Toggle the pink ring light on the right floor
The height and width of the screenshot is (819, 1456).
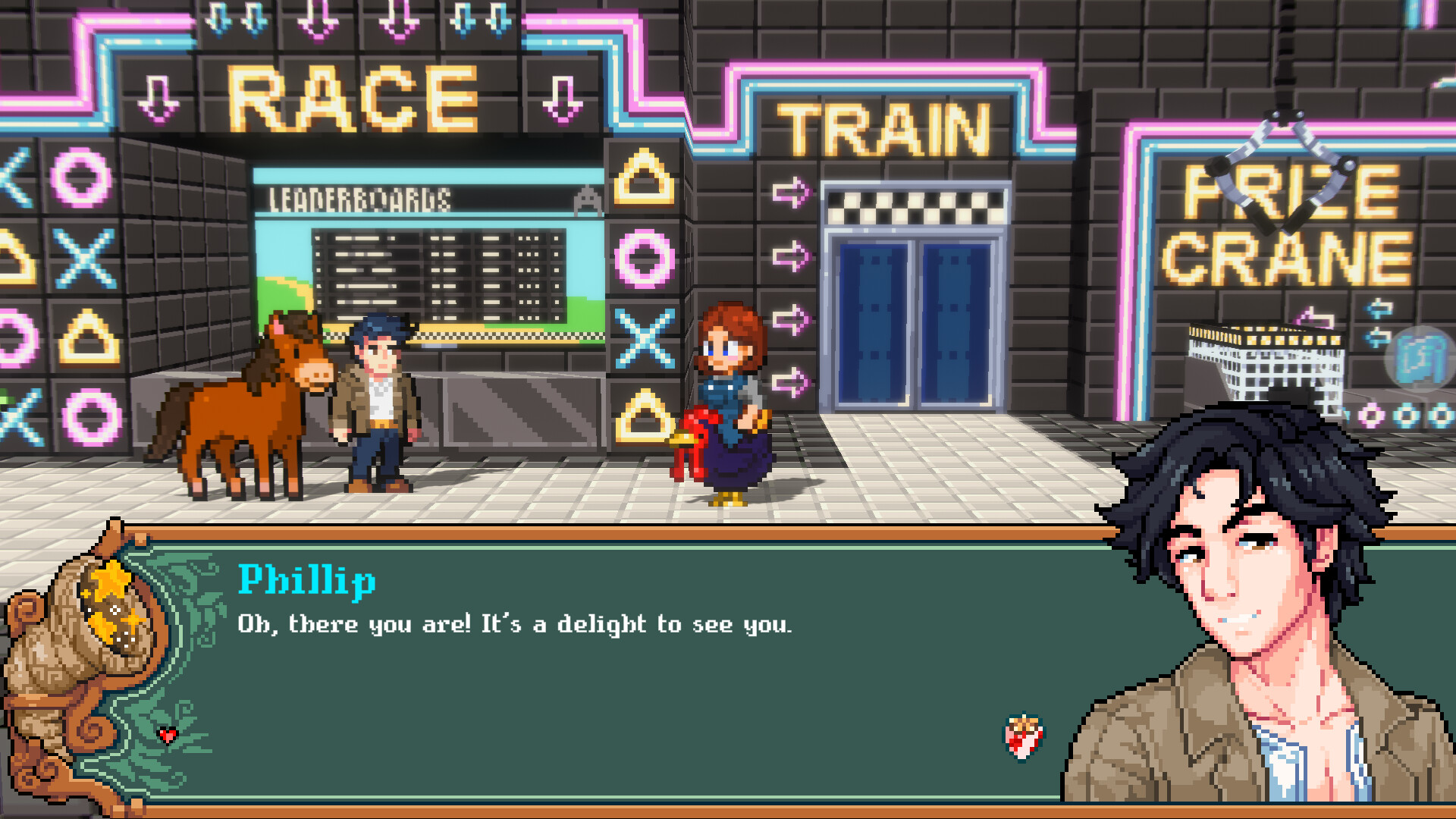click(x=1370, y=416)
